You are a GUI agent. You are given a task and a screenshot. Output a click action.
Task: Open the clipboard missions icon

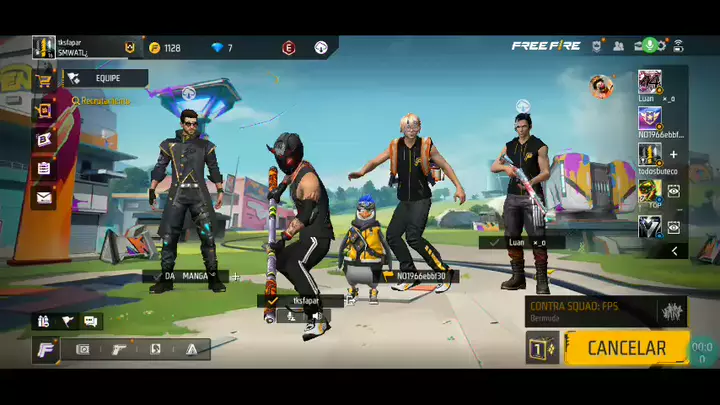(44, 168)
